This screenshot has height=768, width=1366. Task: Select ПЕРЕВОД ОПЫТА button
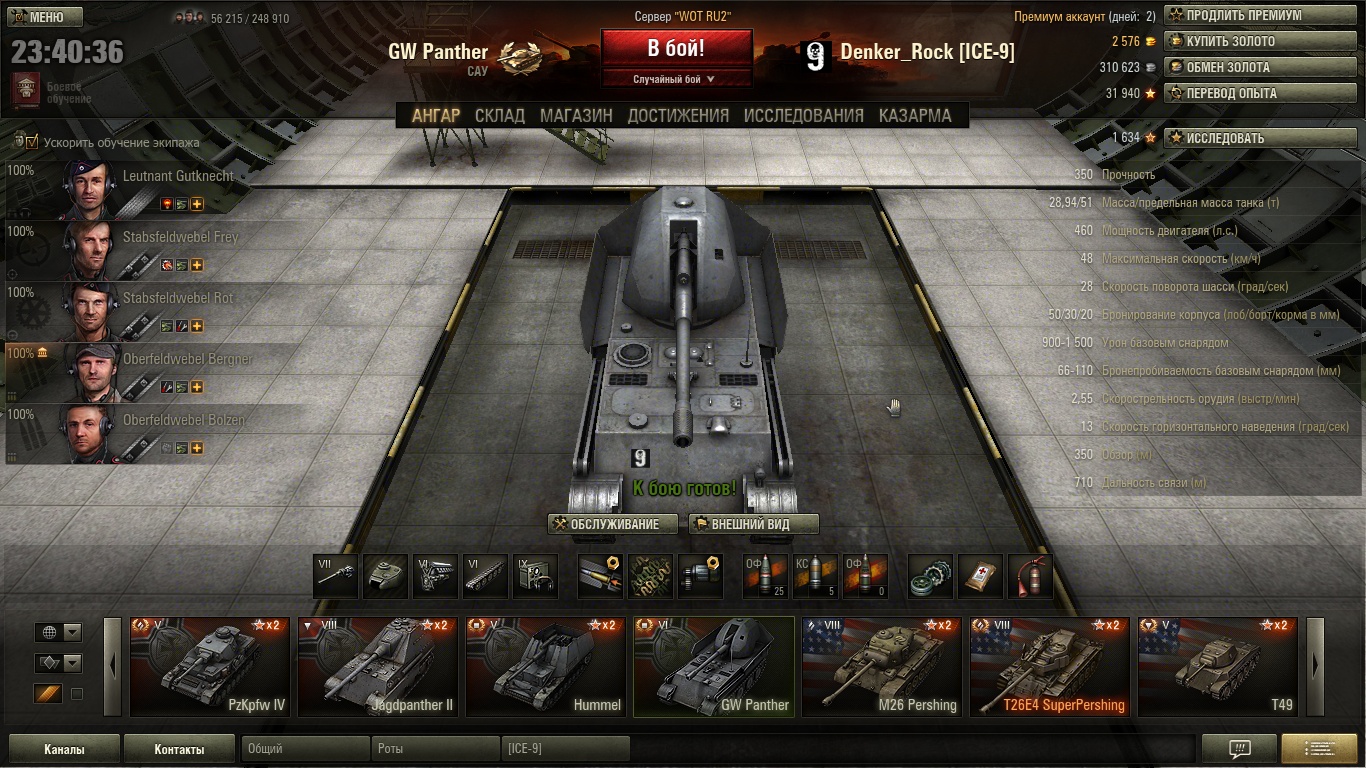point(1260,94)
